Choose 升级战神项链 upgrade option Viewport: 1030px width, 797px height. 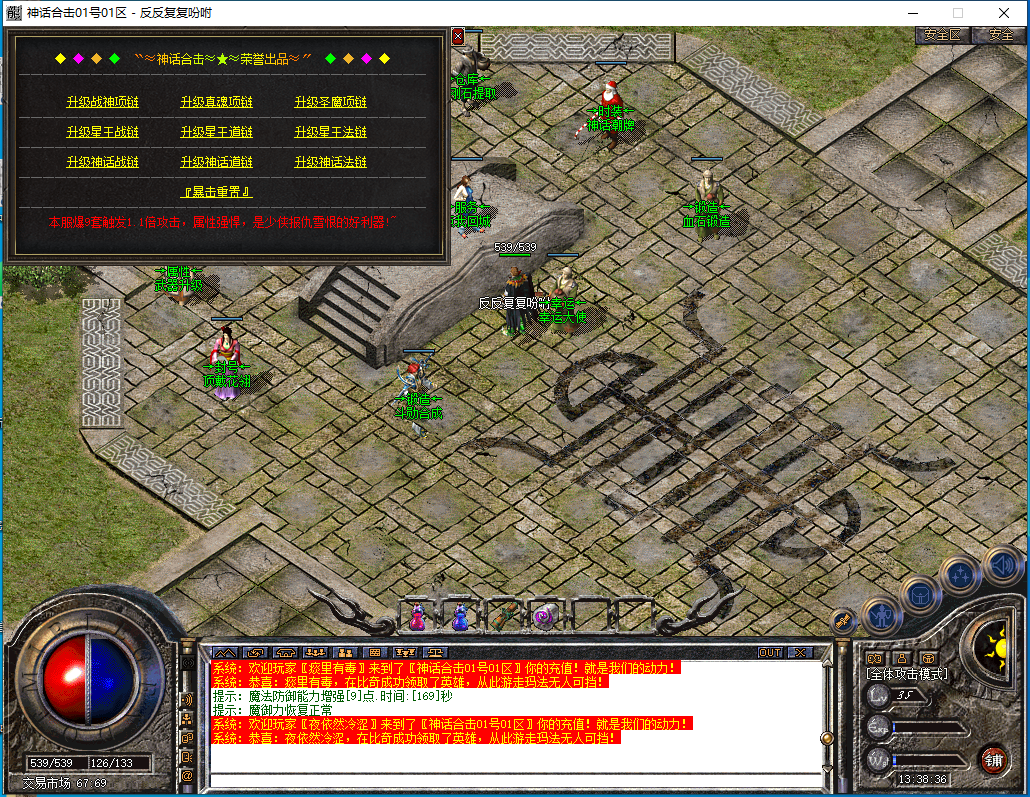pos(102,102)
